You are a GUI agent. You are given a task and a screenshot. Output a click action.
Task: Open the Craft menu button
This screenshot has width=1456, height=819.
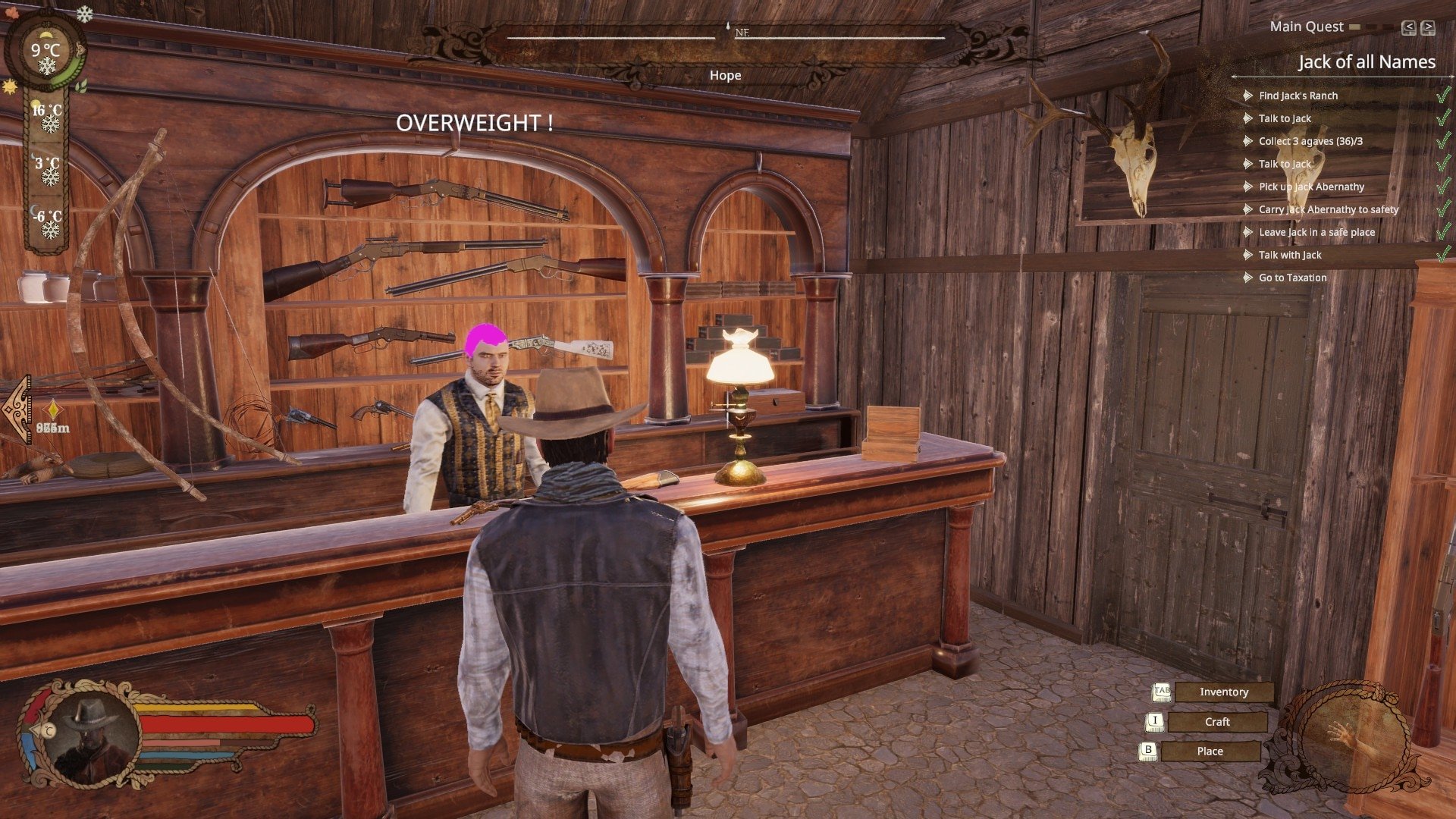point(1216,722)
